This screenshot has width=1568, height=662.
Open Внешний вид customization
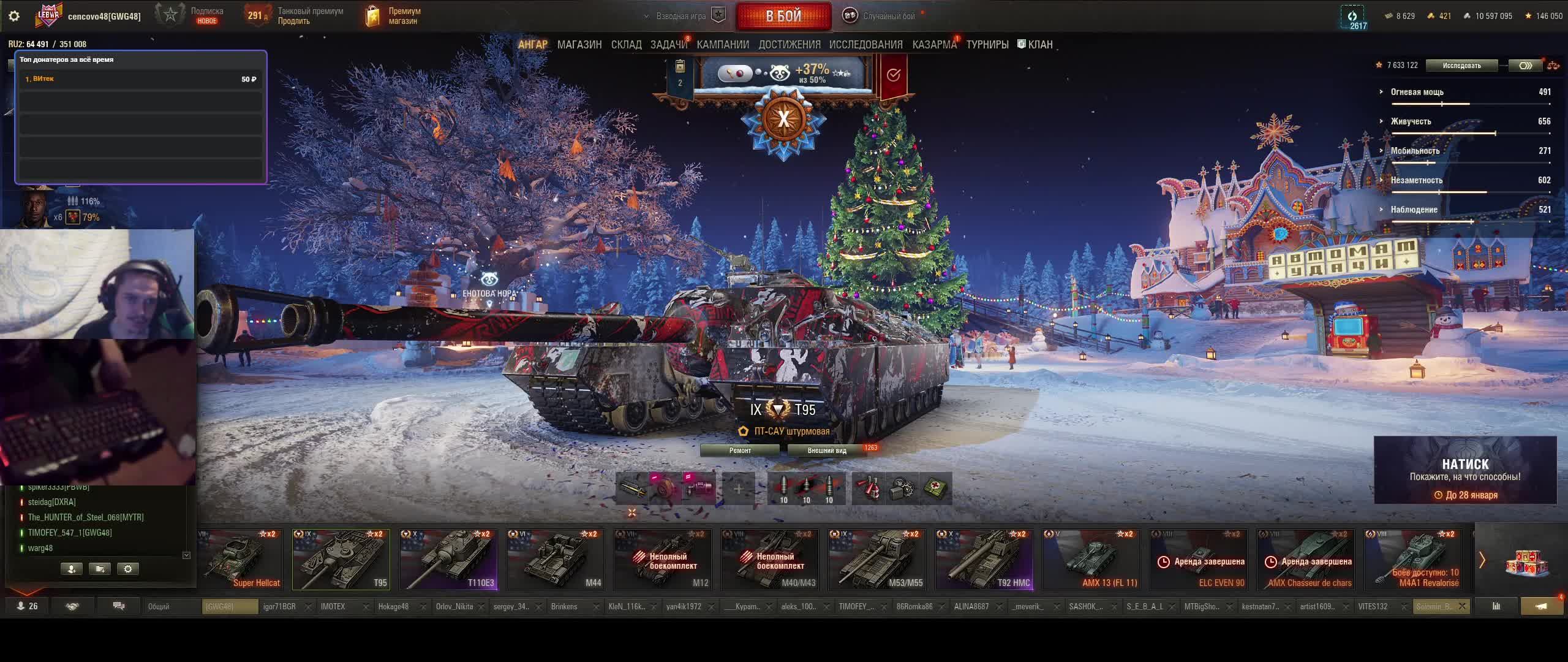coord(826,451)
